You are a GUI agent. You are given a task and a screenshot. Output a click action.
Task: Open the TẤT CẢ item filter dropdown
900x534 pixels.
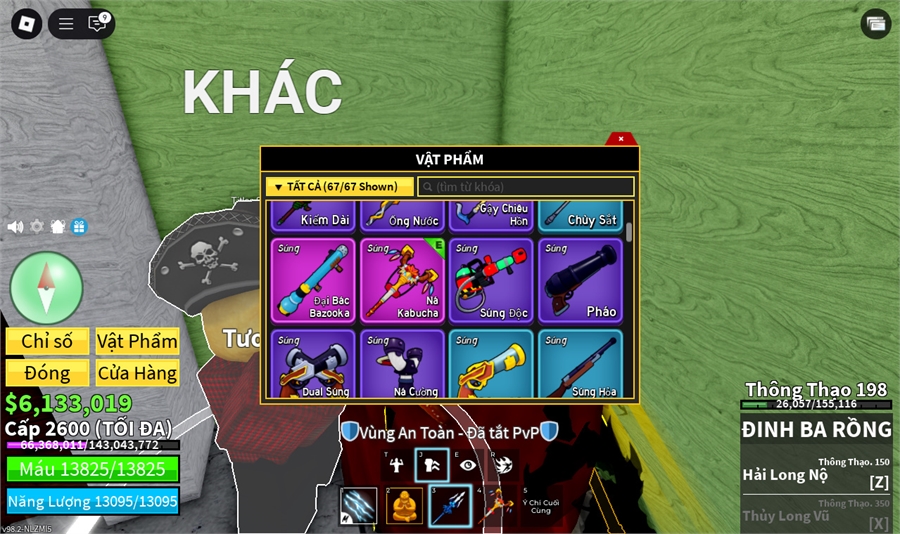pyautogui.click(x=340, y=187)
